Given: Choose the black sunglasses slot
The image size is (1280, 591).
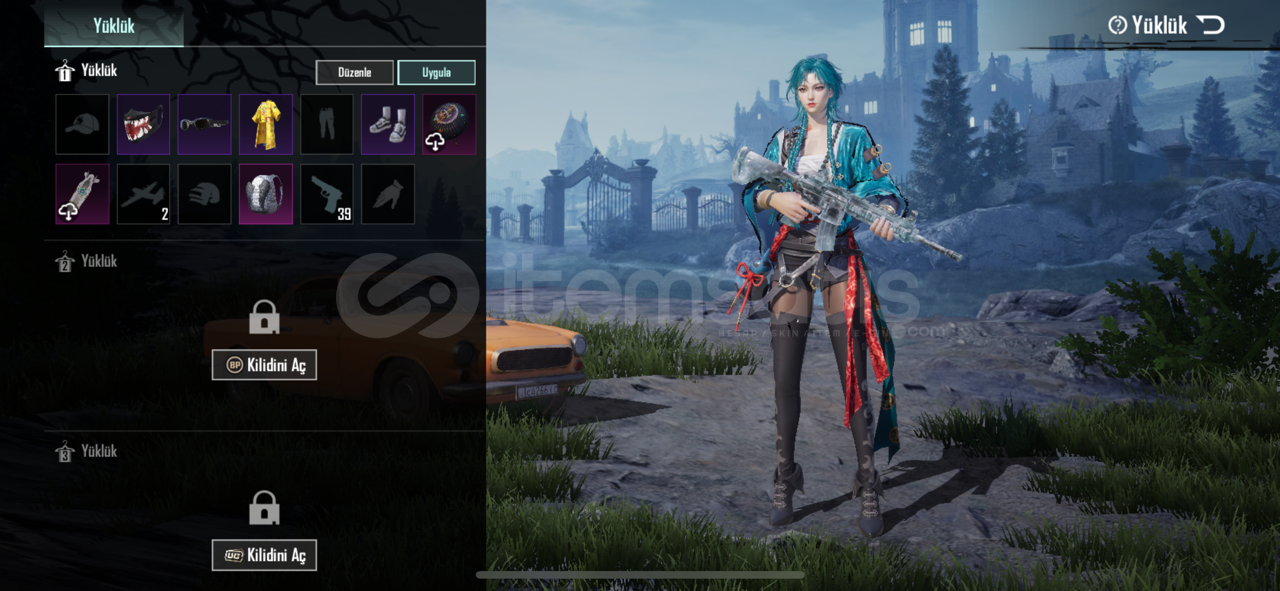Looking at the screenshot, I should click(x=204, y=124).
